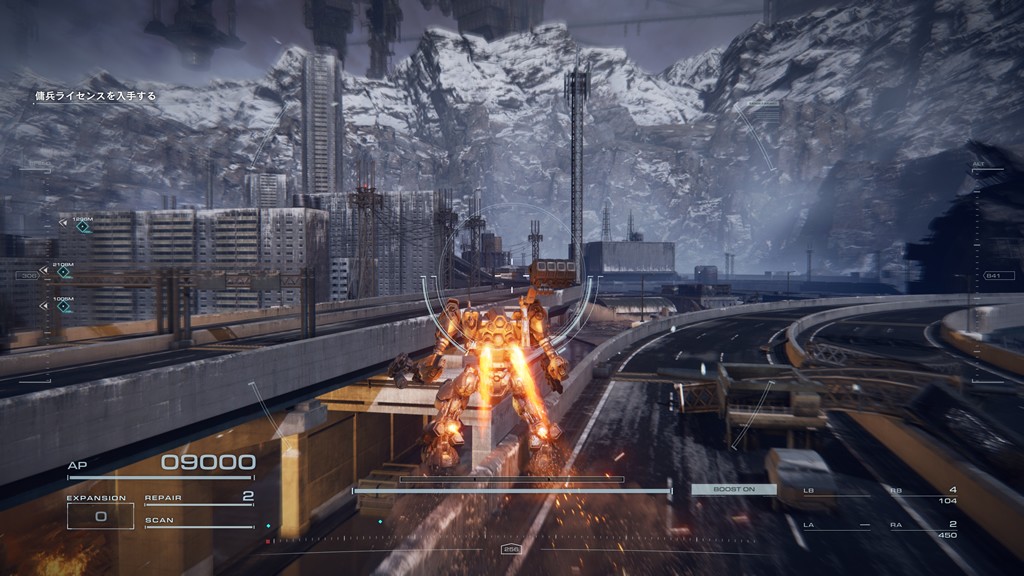Activate the Expansion slot box
This screenshot has height=576, width=1024.
click(x=100, y=515)
